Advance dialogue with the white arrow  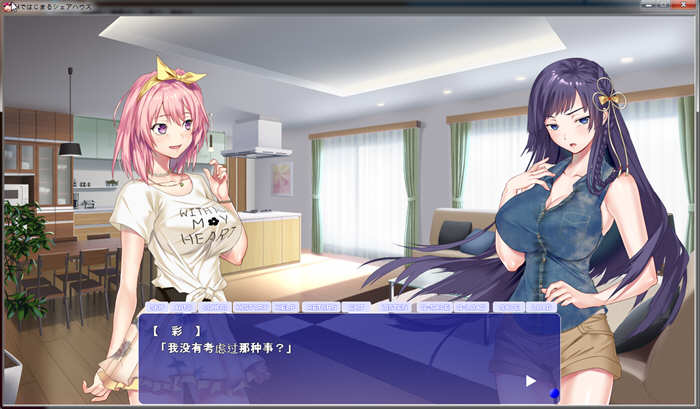pos(531,380)
